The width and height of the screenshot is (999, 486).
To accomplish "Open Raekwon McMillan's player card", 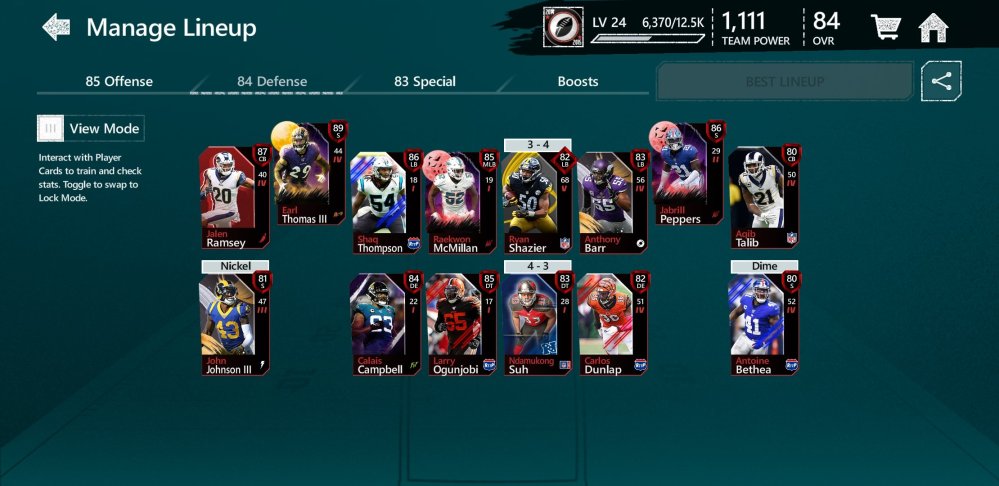I will 461,203.
